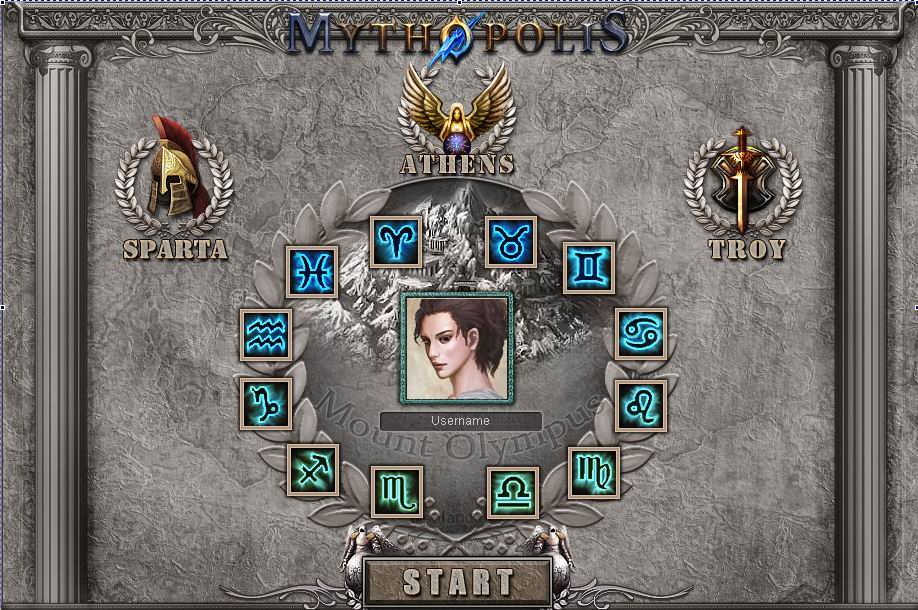This screenshot has width=918, height=610.
Task: Select the Pisces zodiac sign
Action: pos(313,272)
